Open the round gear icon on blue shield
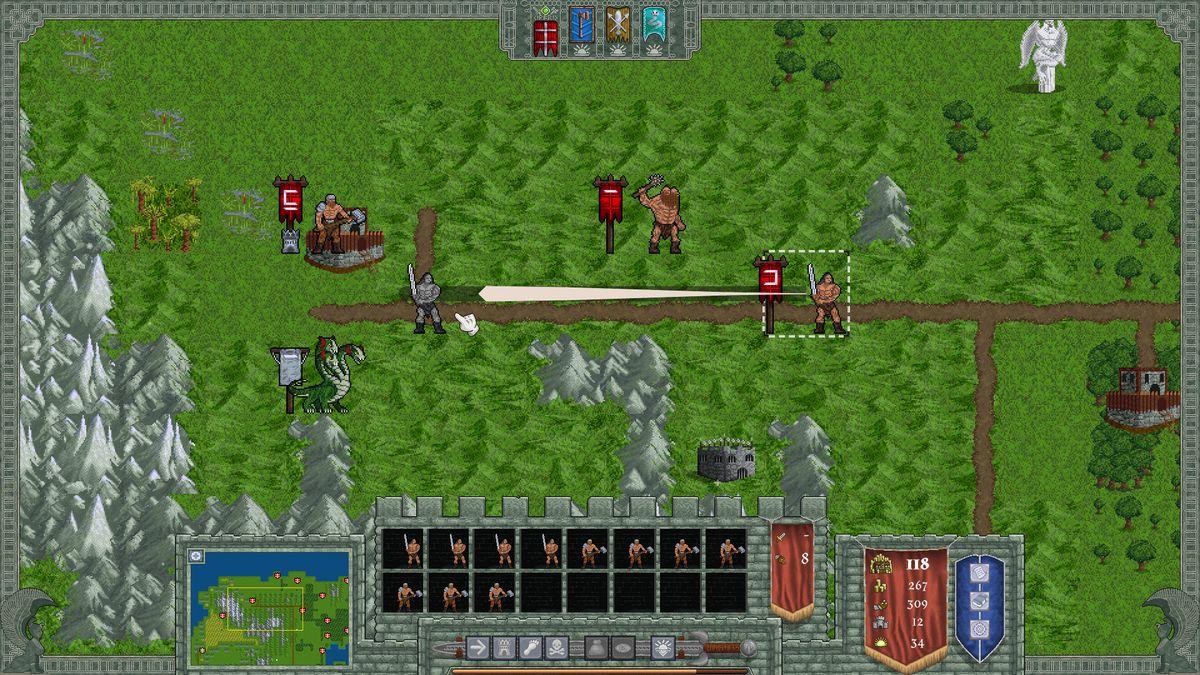Screen dimensions: 1200x675 coord(979,630)
